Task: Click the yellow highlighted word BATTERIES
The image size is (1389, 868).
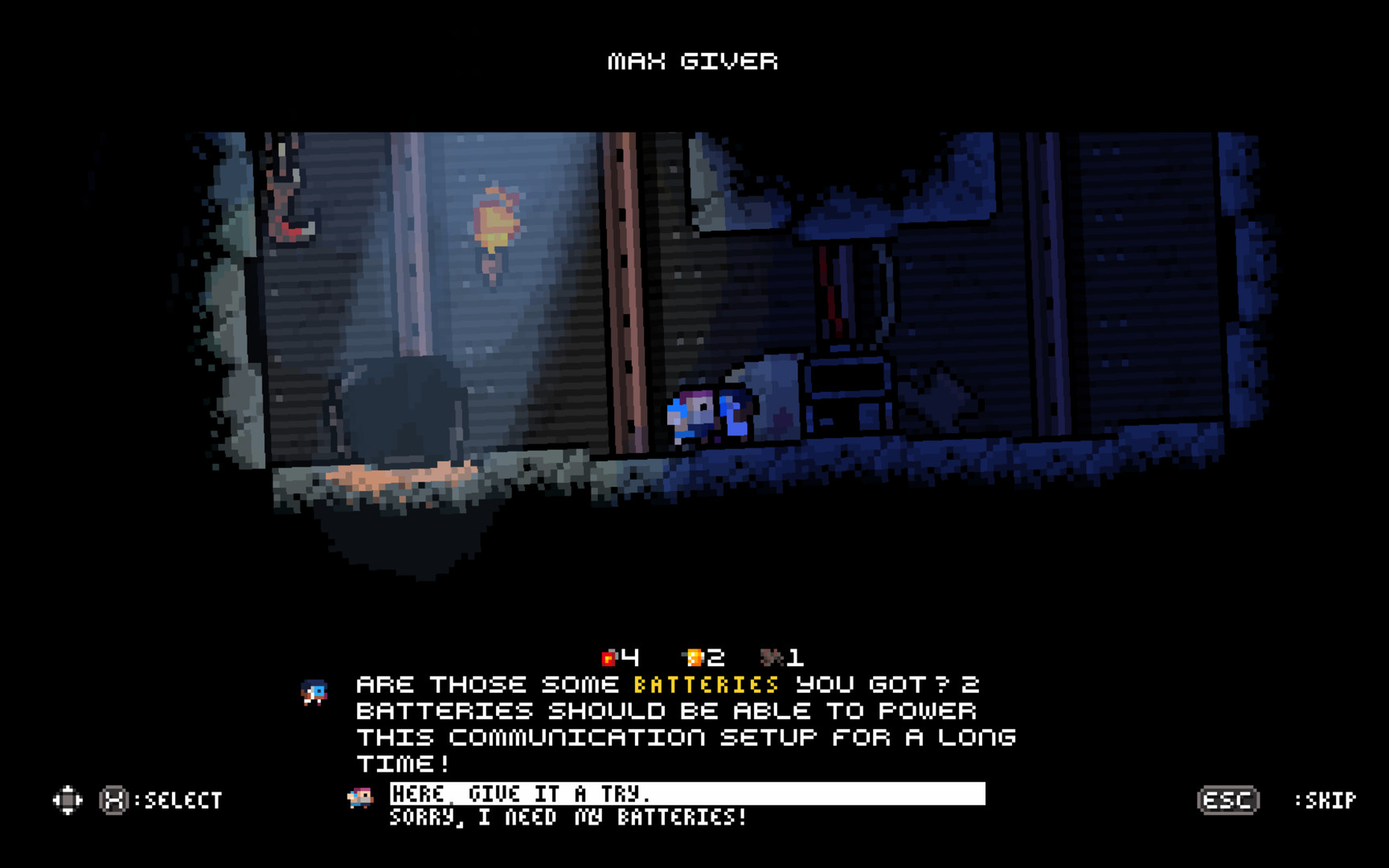Action: click(x=702, y=684)
